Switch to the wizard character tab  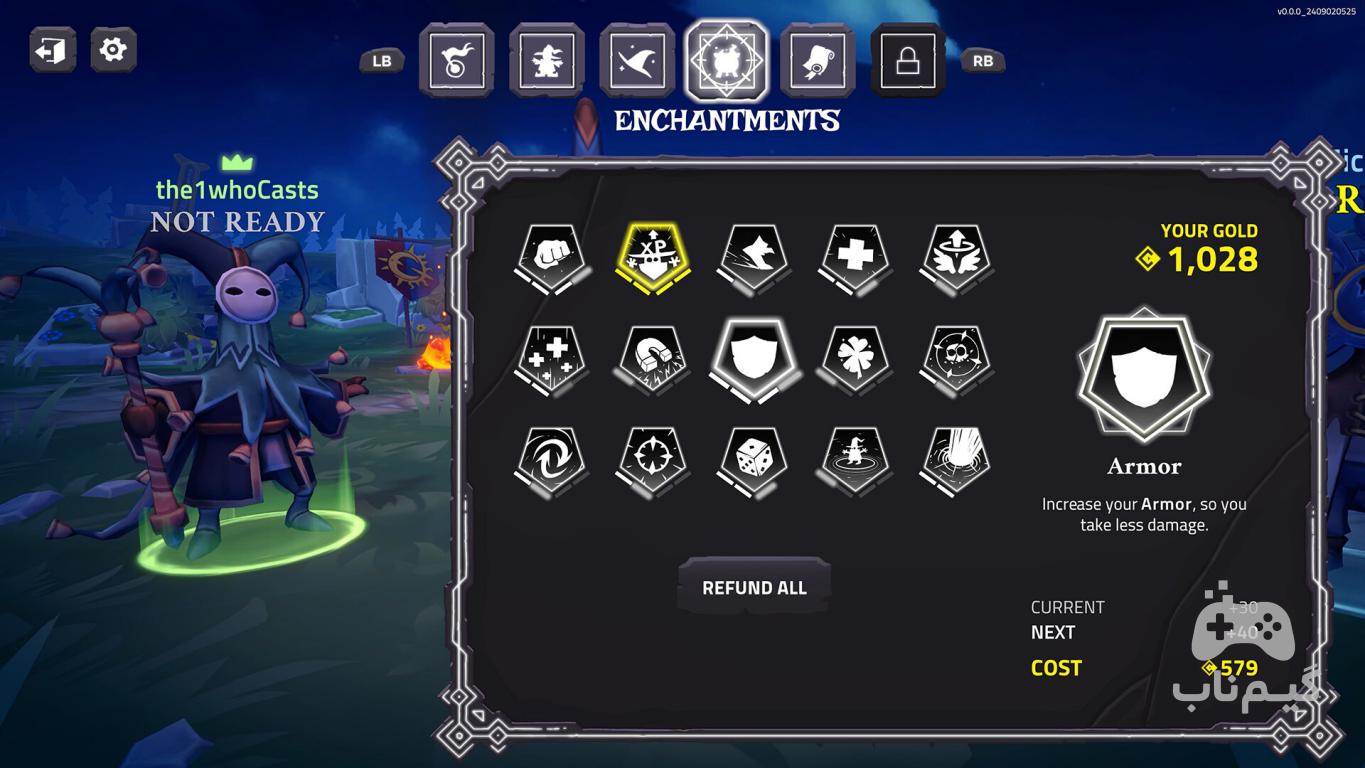click(x=546, y=61)
